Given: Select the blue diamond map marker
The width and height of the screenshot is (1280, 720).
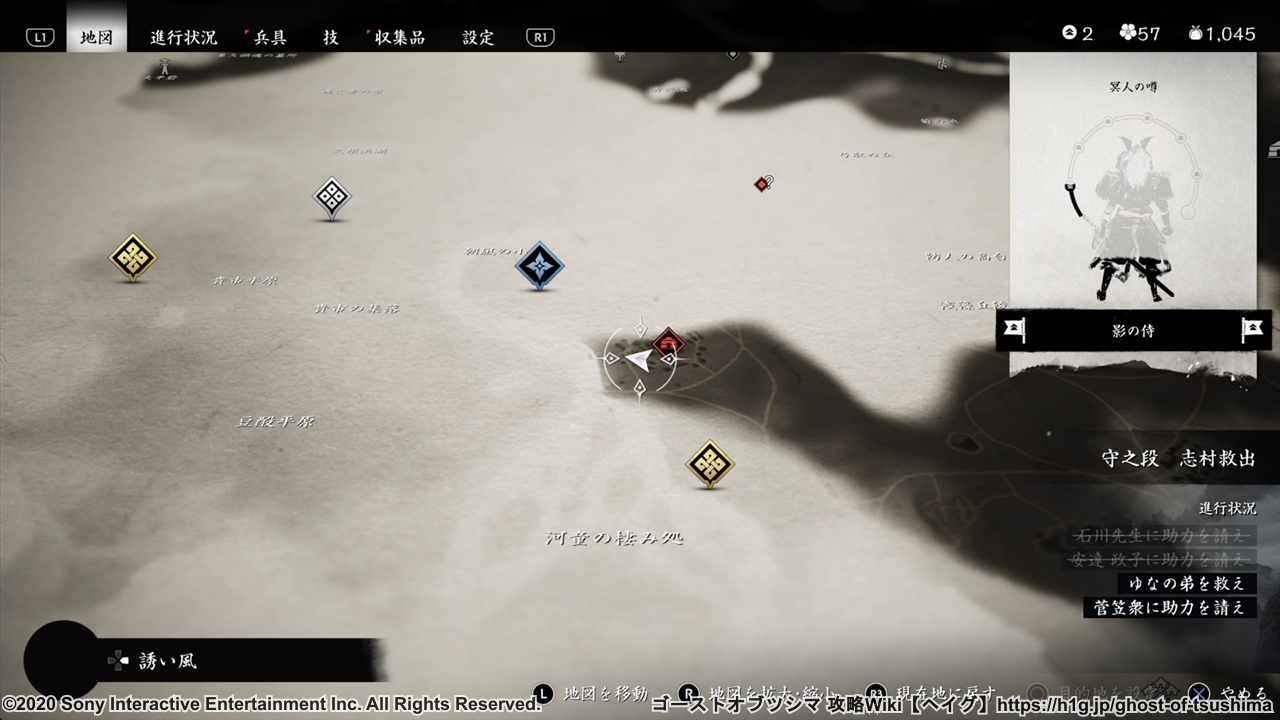Looking at the screenshot, I should [539, 266].
